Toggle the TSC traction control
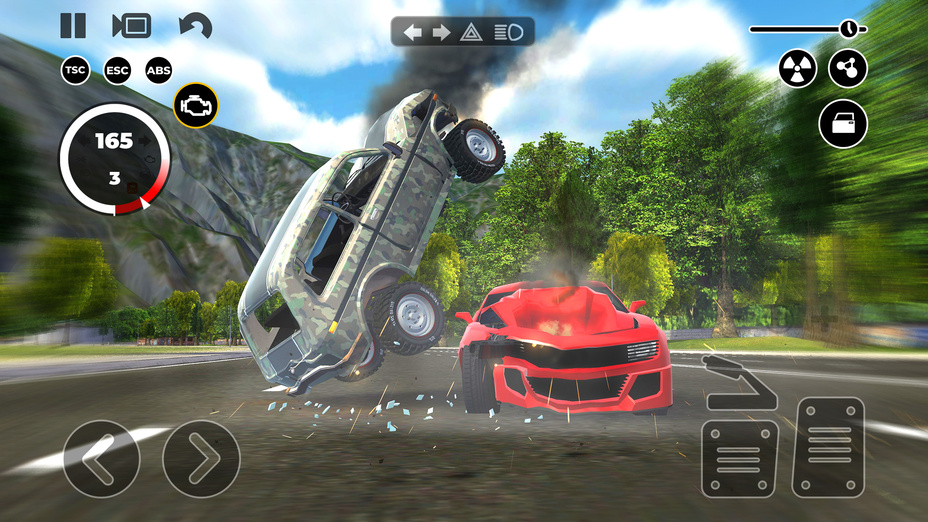Viewport: 928px width, 522px height. pos(75,70)
